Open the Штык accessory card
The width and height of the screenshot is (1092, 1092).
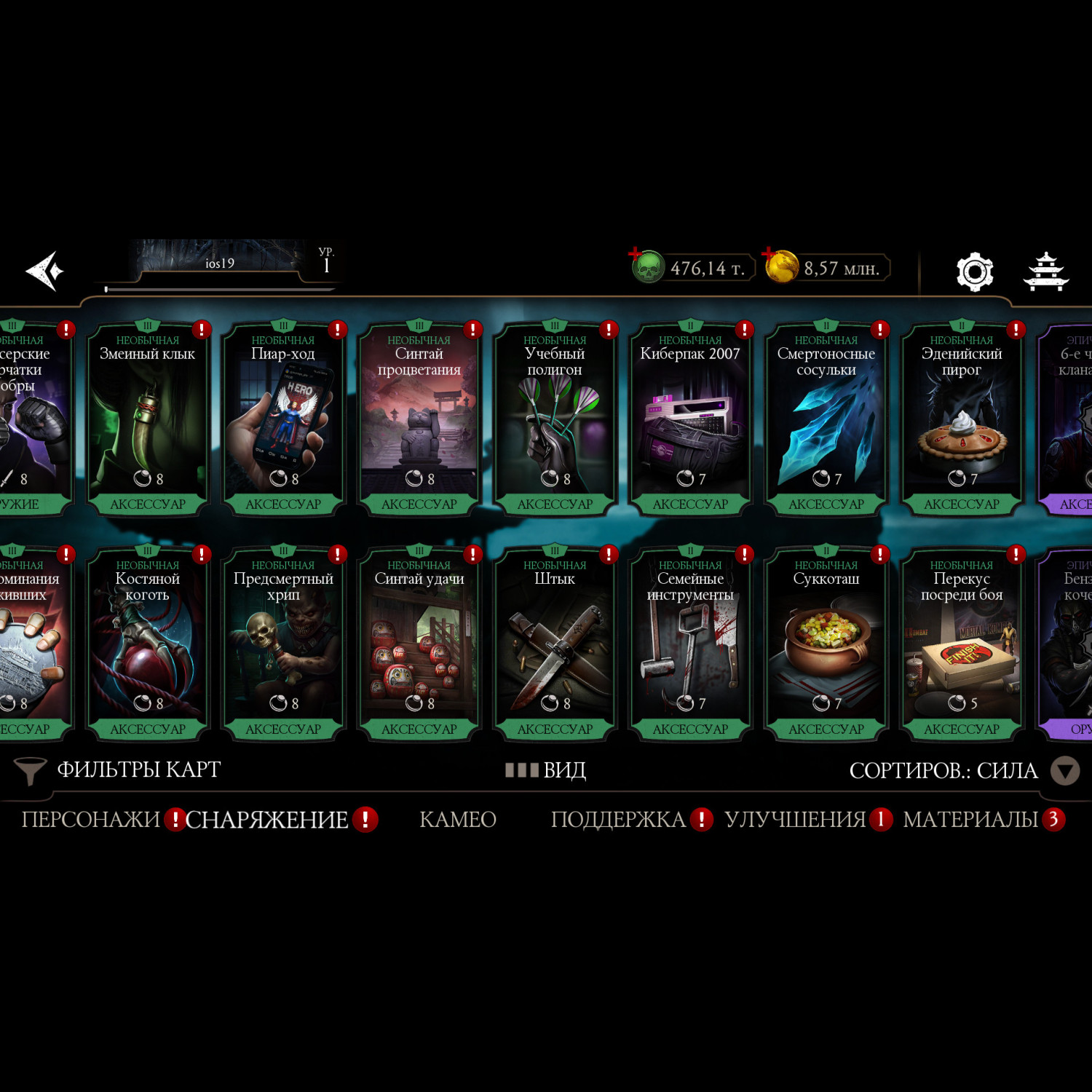click(555, 644)
